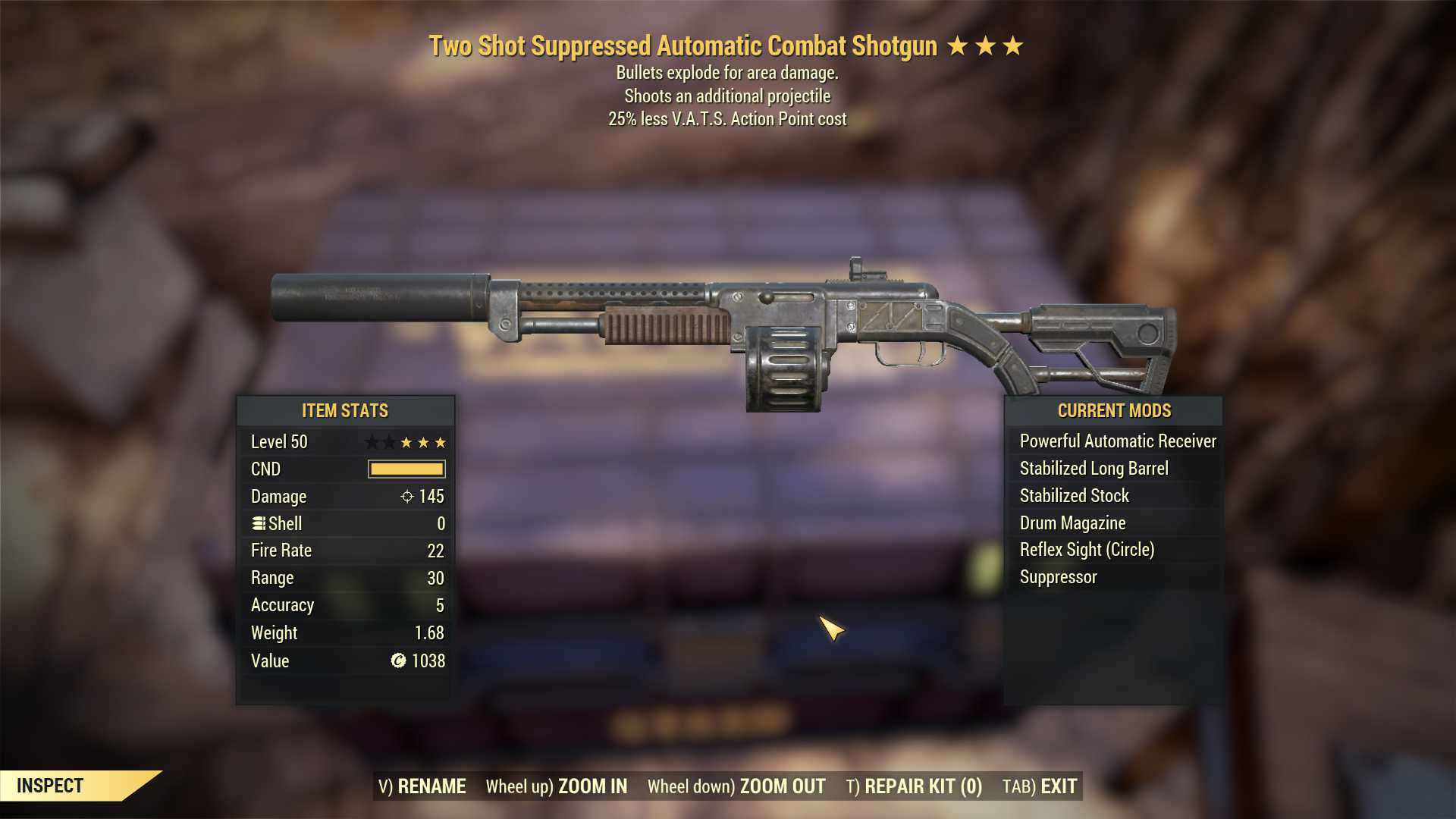Image resolution: width=1456 pixels, height=819 pixels.
Task: Click the RENAME button
Action: click(423, 786)
